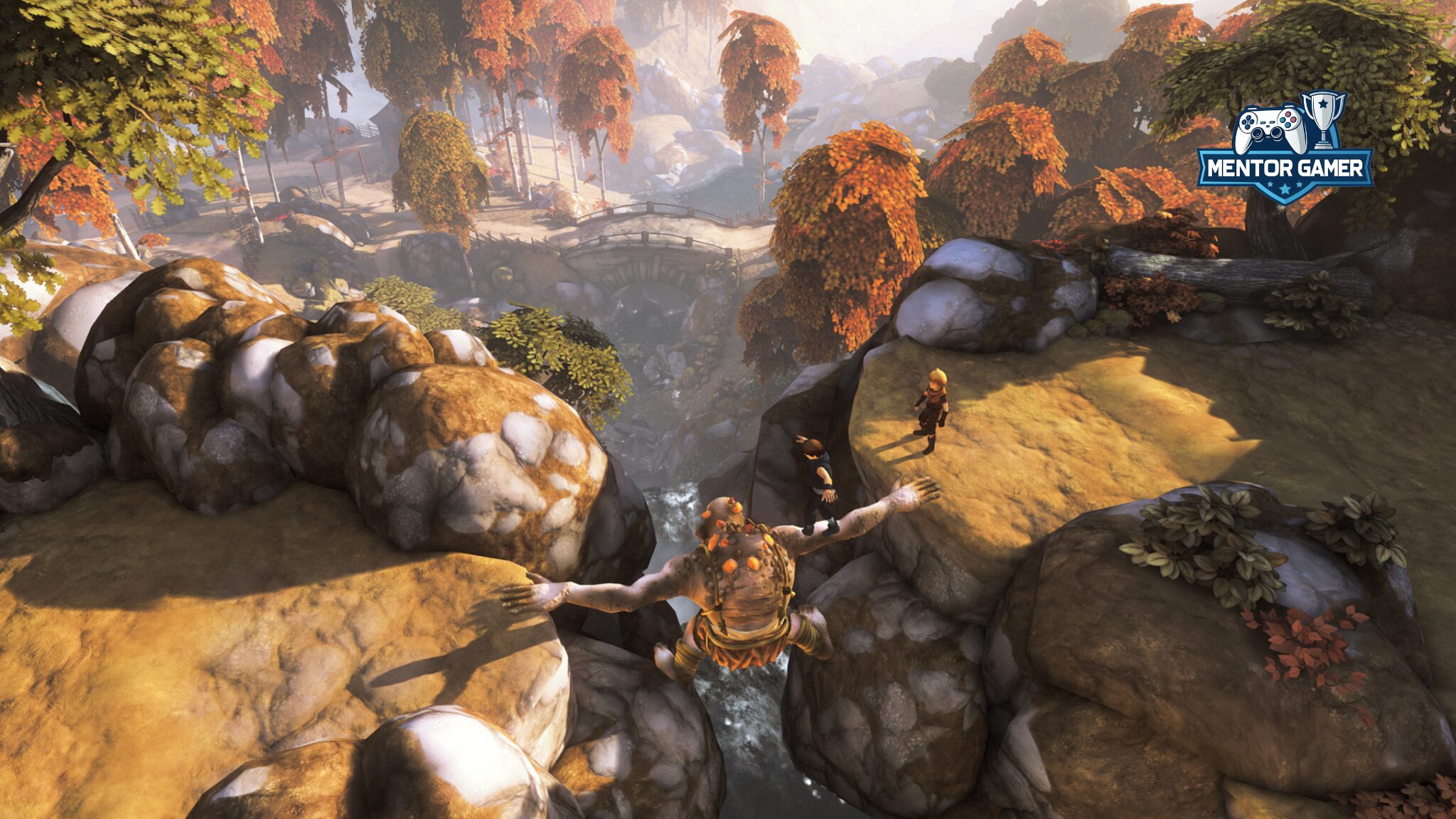
Task: Click the Mentor Gamer channel logo
Action: click(1285, 150)
